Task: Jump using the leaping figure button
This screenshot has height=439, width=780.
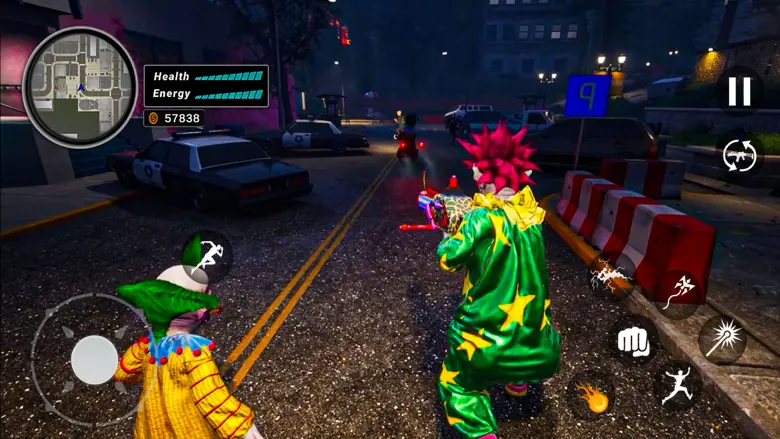Action: click(x=676, y=386)
